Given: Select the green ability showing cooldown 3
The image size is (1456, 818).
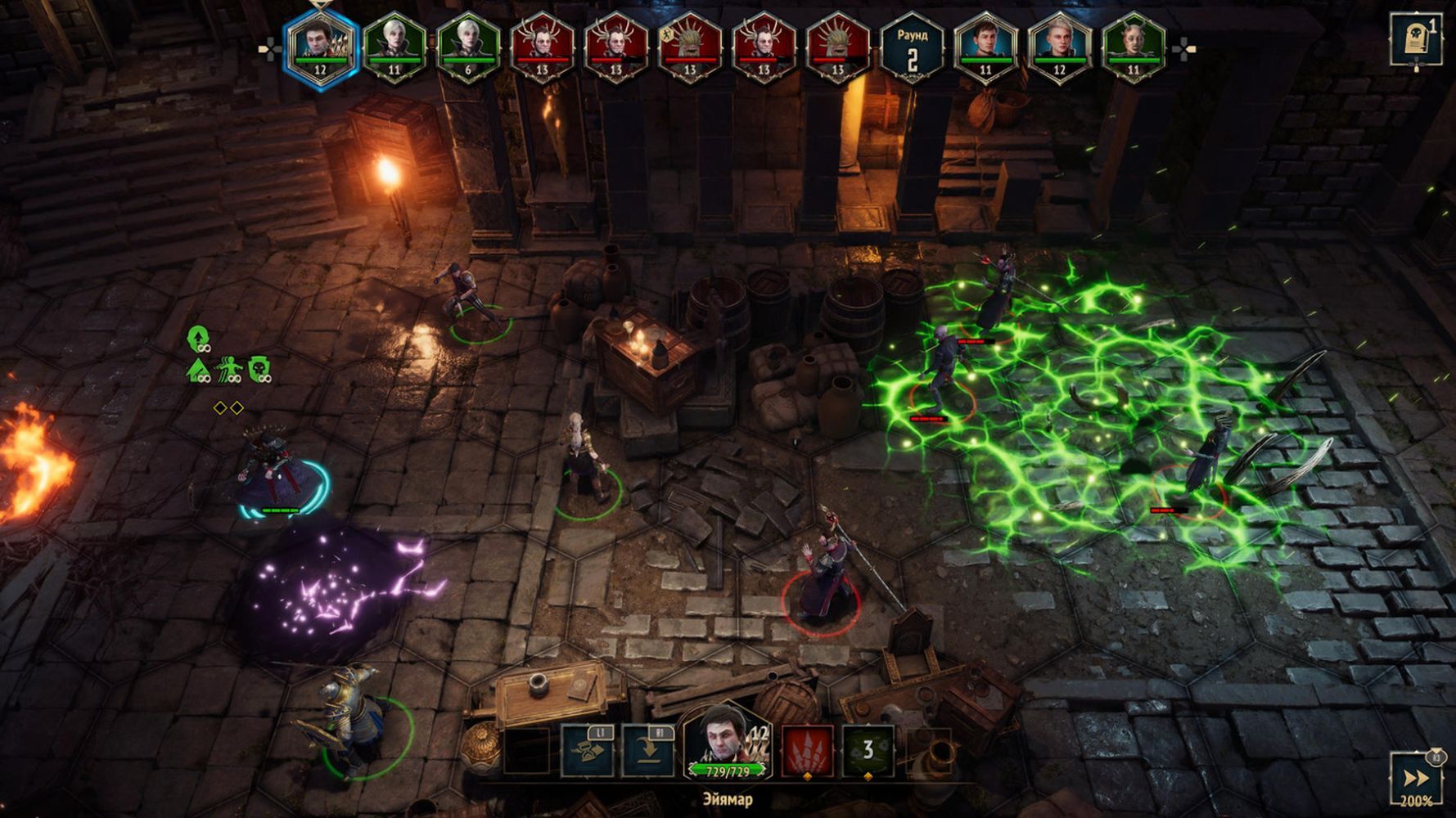Looking at the screenshot, I should (x=868, y=749).
